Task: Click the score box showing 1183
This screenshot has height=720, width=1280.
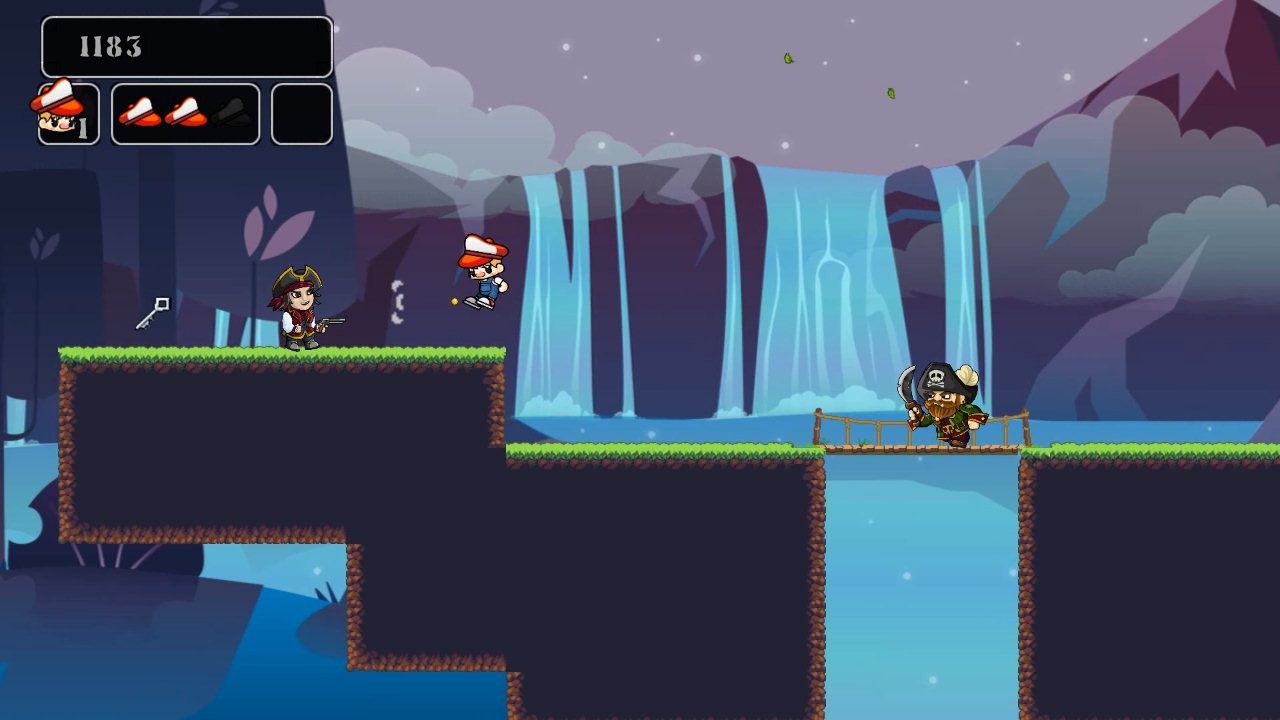Action: (185, 45)
